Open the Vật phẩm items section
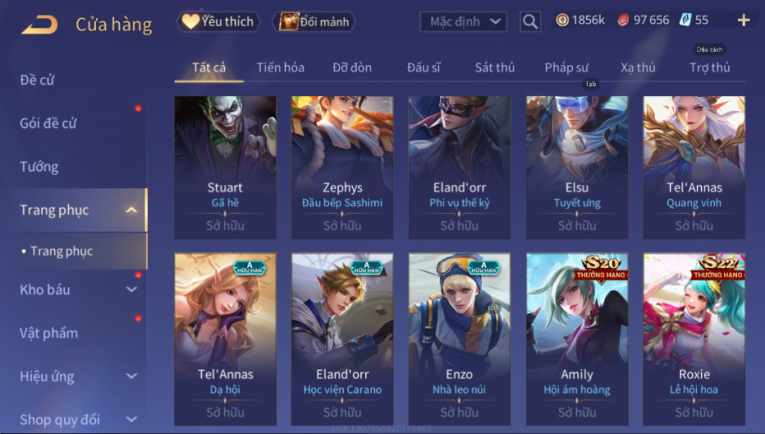 coord(49,332)
